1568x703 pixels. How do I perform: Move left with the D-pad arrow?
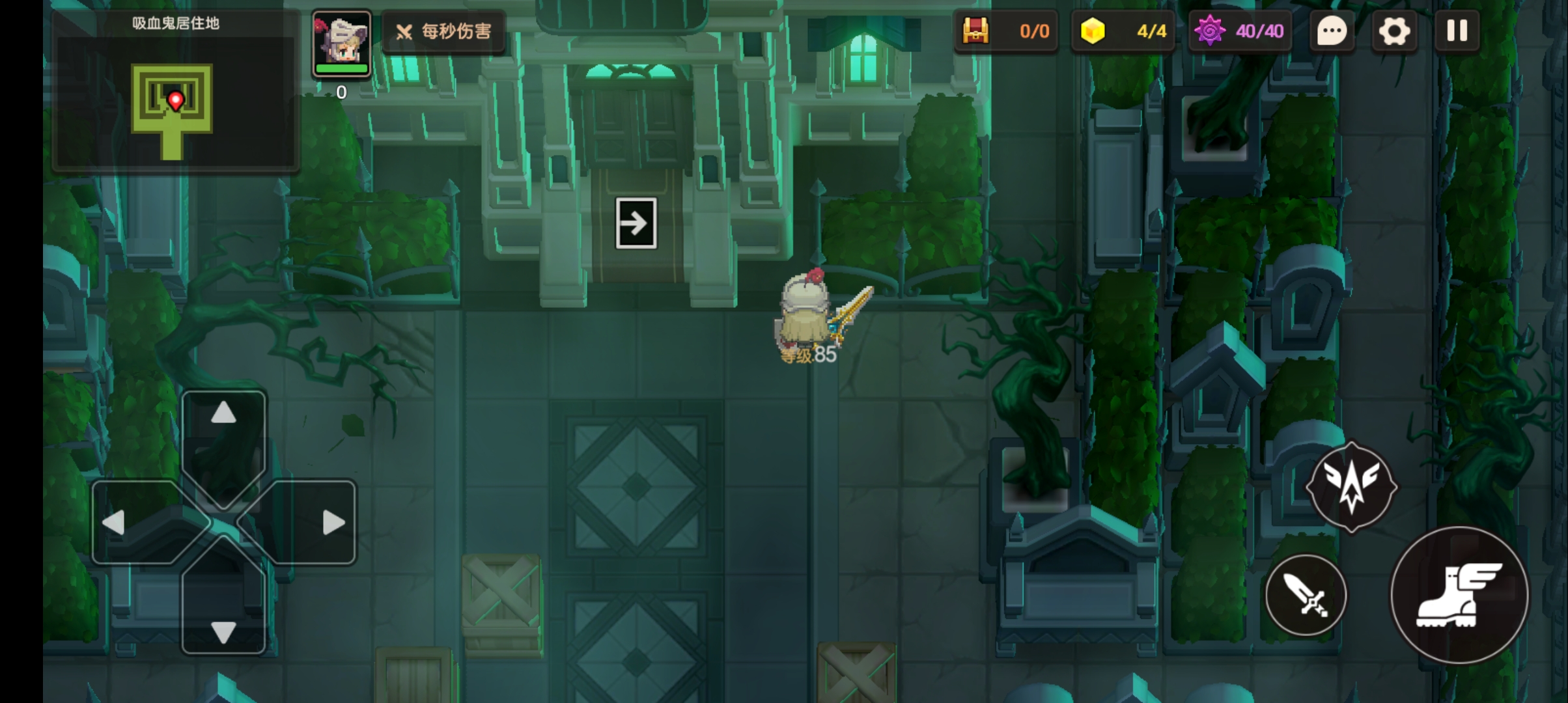click(x=114, y=523)
